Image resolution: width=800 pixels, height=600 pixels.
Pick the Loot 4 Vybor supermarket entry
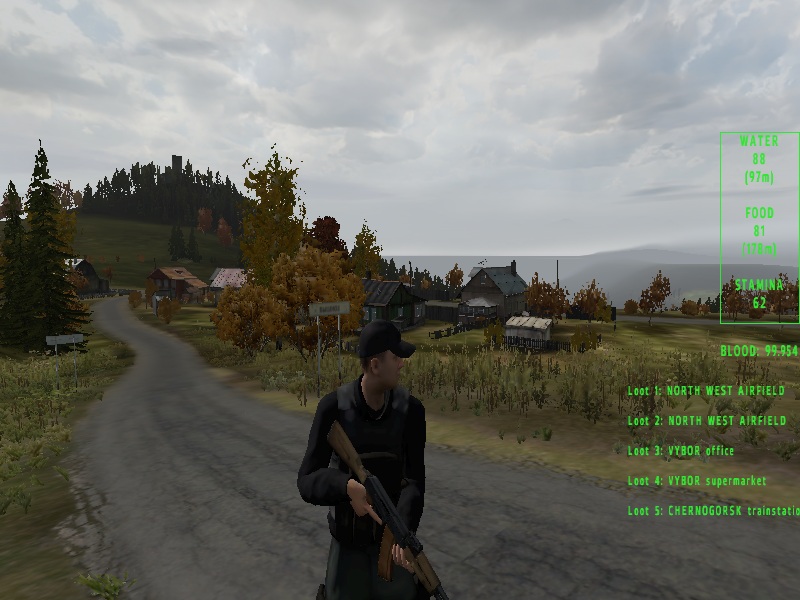[x=697, y=481]
